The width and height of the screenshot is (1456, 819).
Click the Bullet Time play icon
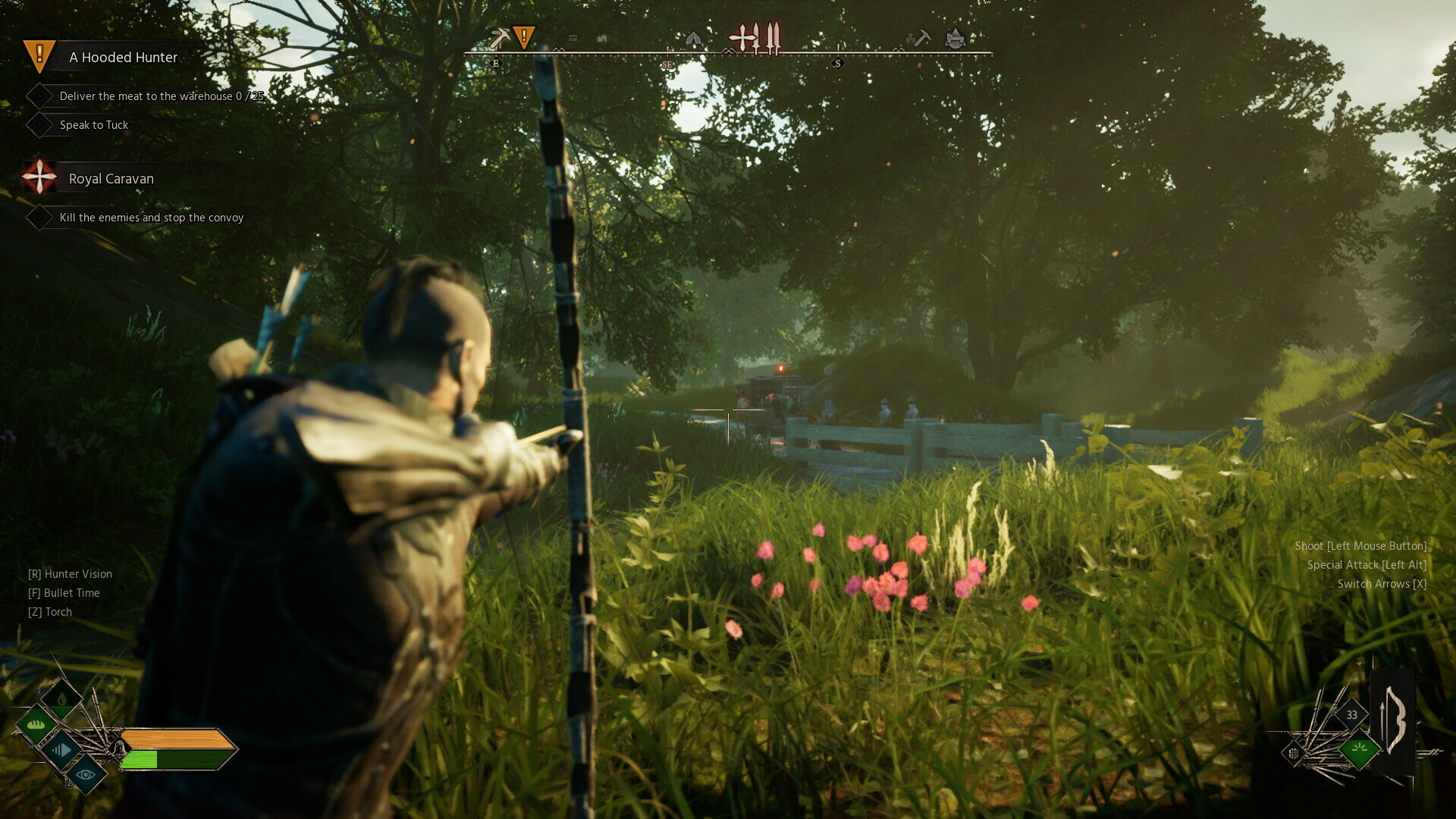pos(62,748)
